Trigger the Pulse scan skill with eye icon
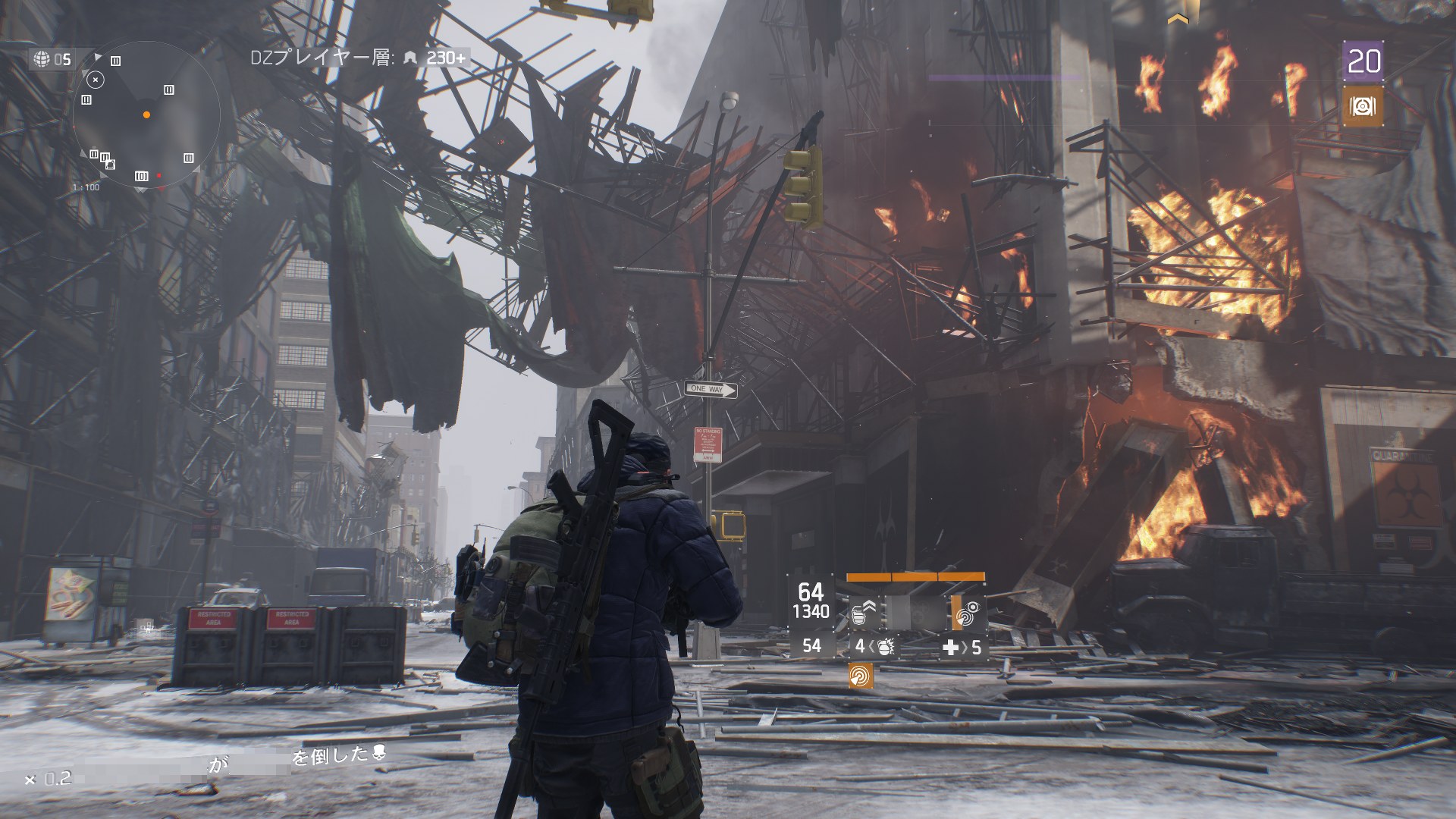Image resolution: width=1456 pixels, height=819 pixels. point(968,613)
